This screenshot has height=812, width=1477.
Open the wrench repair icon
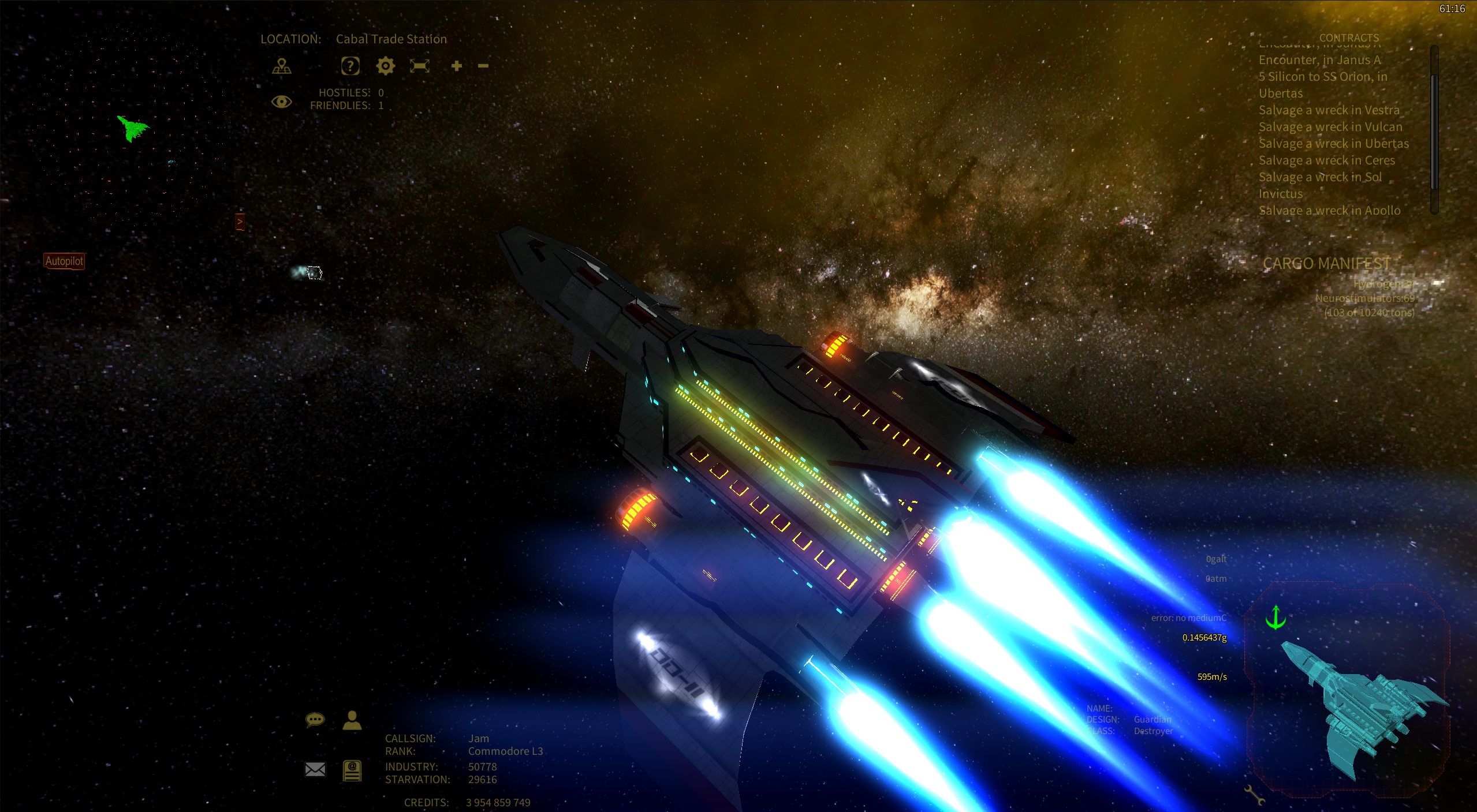coord(1254,795)
